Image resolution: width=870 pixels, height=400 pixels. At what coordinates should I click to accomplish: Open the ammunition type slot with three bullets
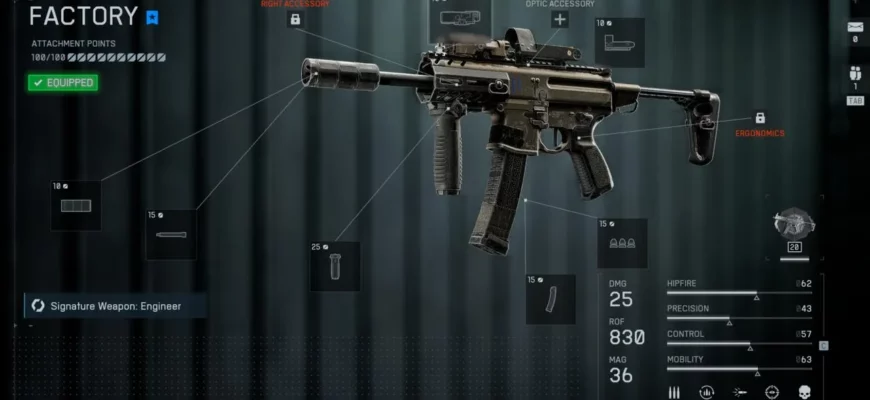622,243
